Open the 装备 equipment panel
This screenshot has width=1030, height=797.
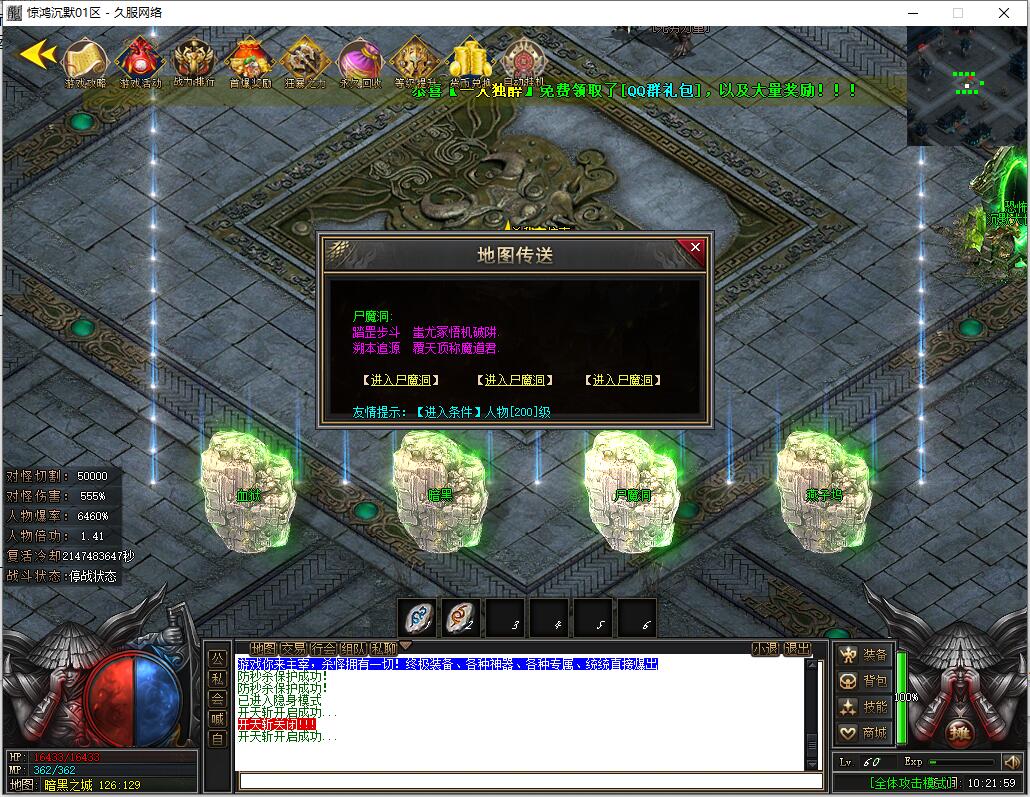click(x=864, y=655)
